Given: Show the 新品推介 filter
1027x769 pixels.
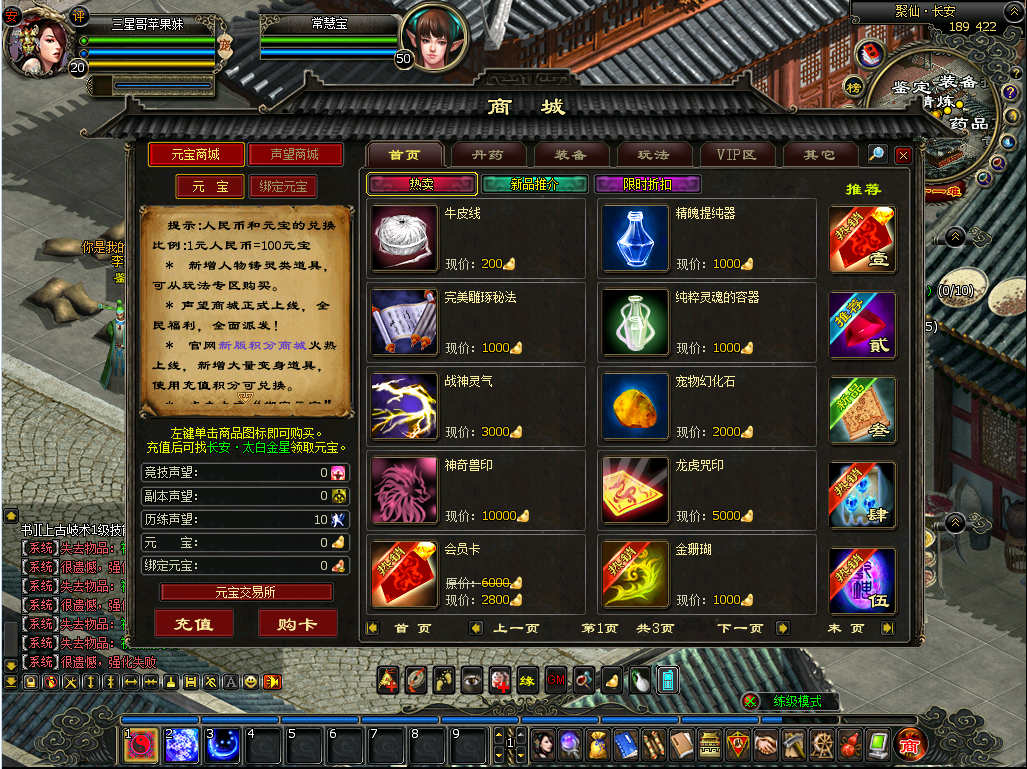Looking at the screenshot, I should tap(535, 184).
